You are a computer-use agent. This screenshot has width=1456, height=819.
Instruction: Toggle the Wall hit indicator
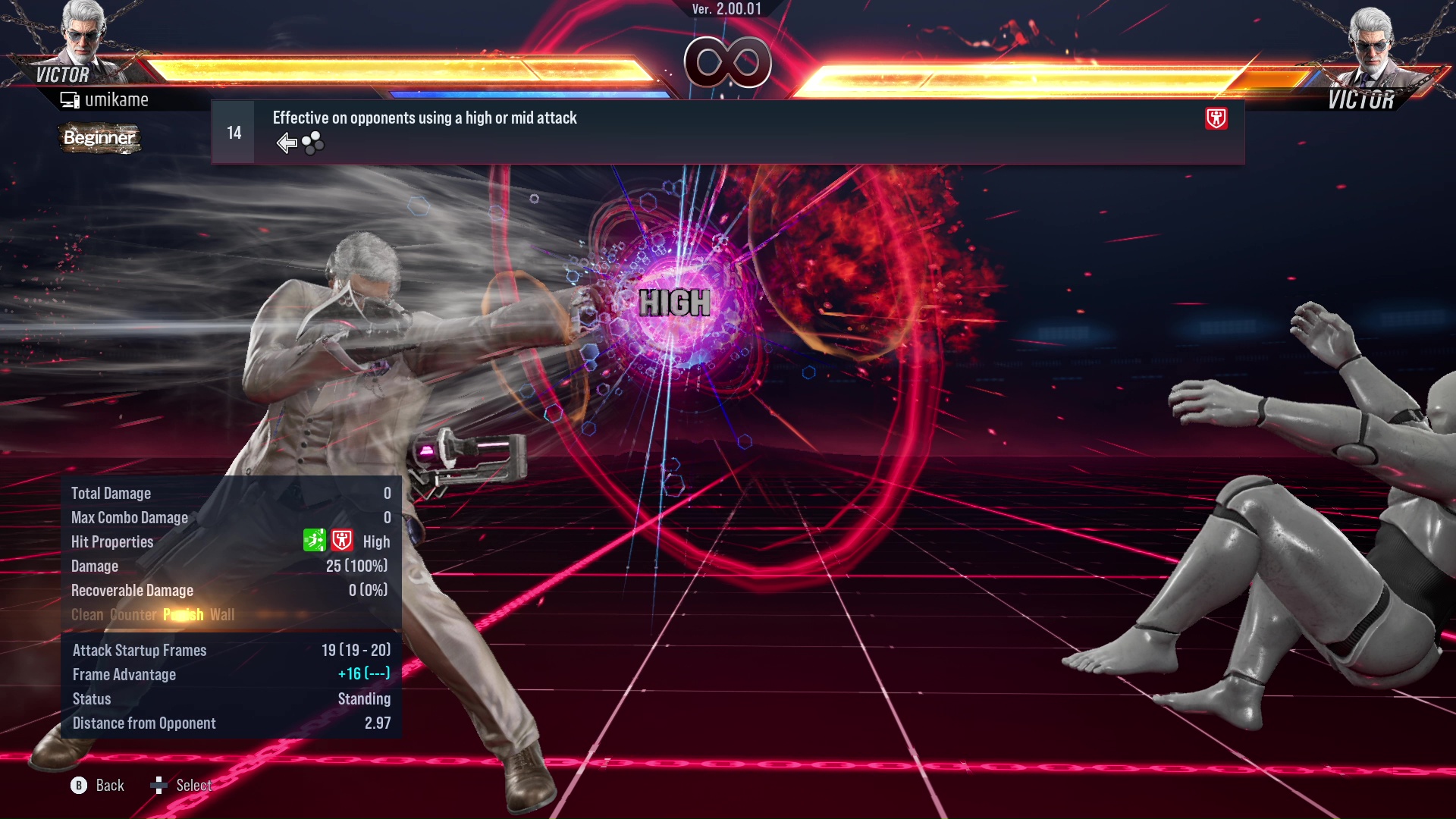coord(224,615)
